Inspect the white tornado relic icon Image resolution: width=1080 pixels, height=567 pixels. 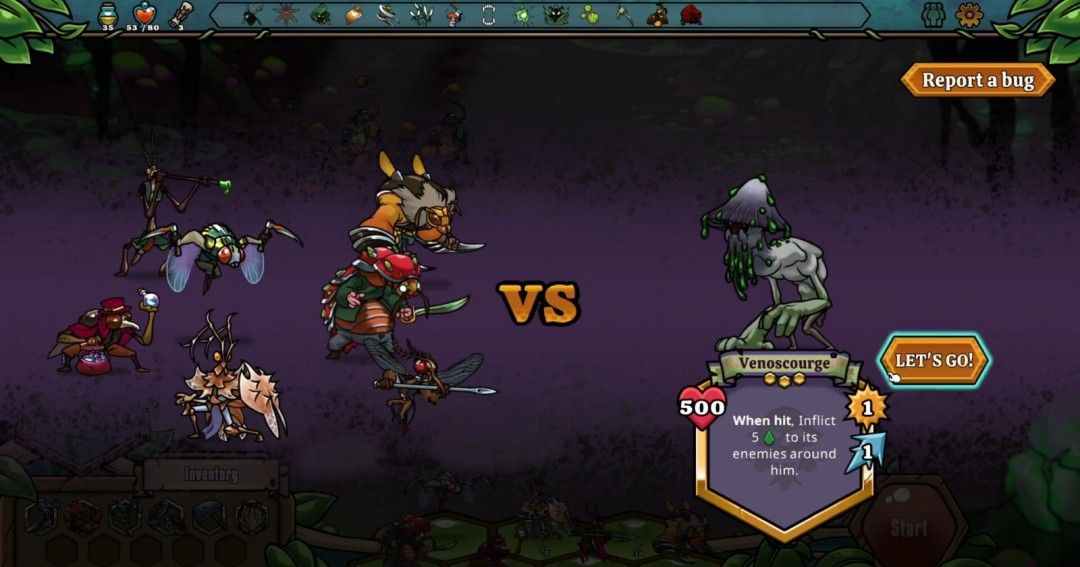coord(387,14)
